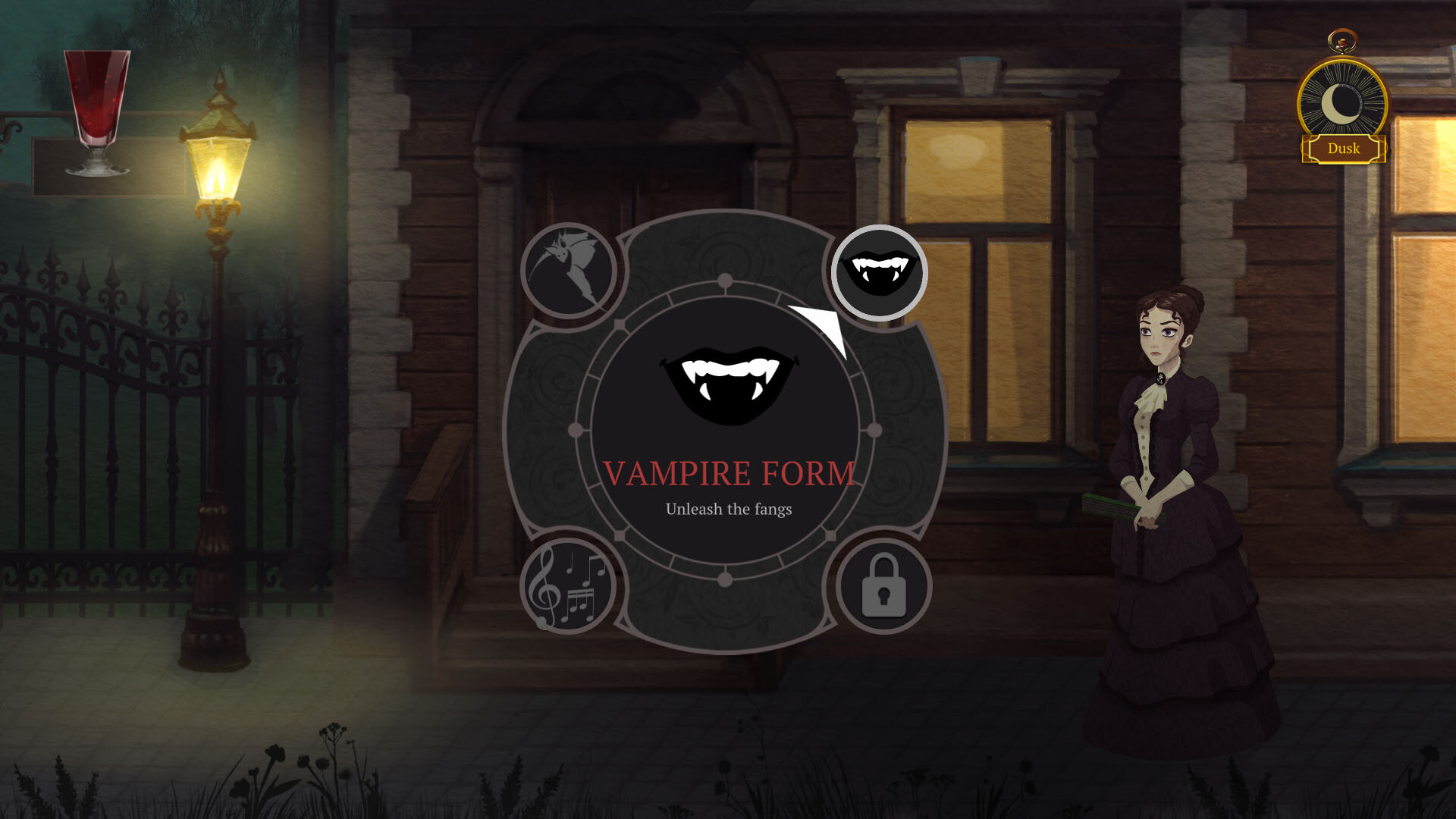Click the Dusk banner label
The width and height of the screenshot is (1456, 819).
pyautogui.click(x=1343, y=149)
